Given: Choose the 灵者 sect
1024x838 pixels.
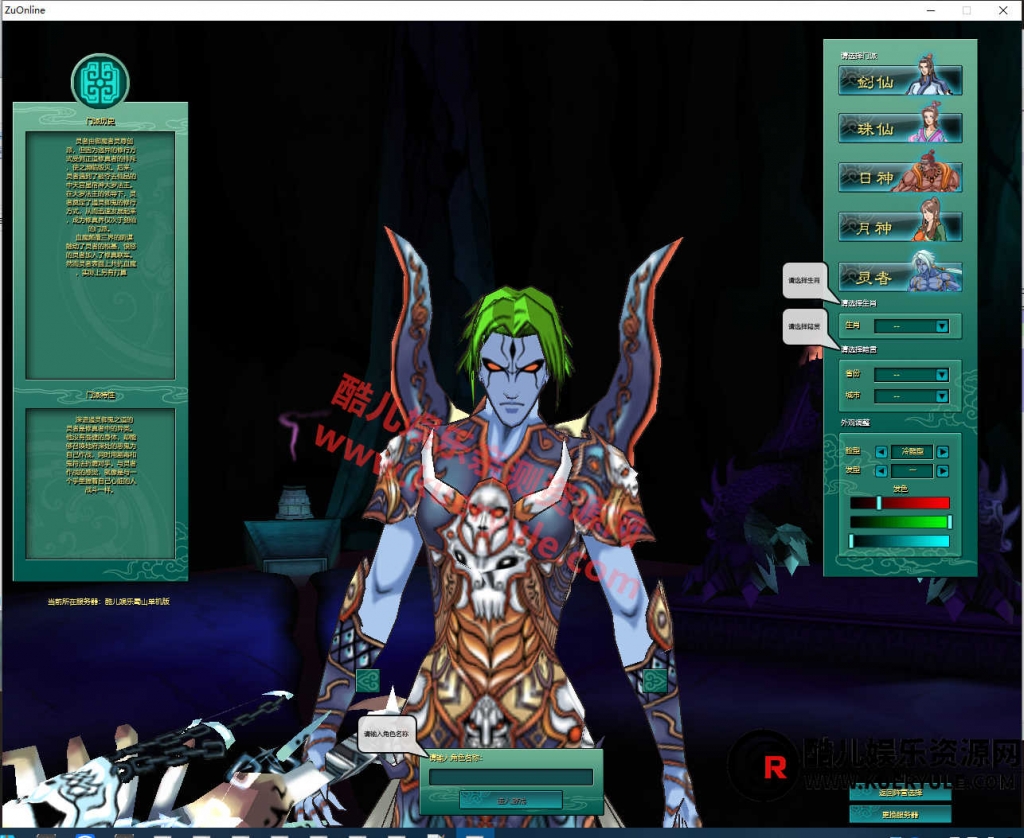Looking at the screenshot, I should [900, 276].
